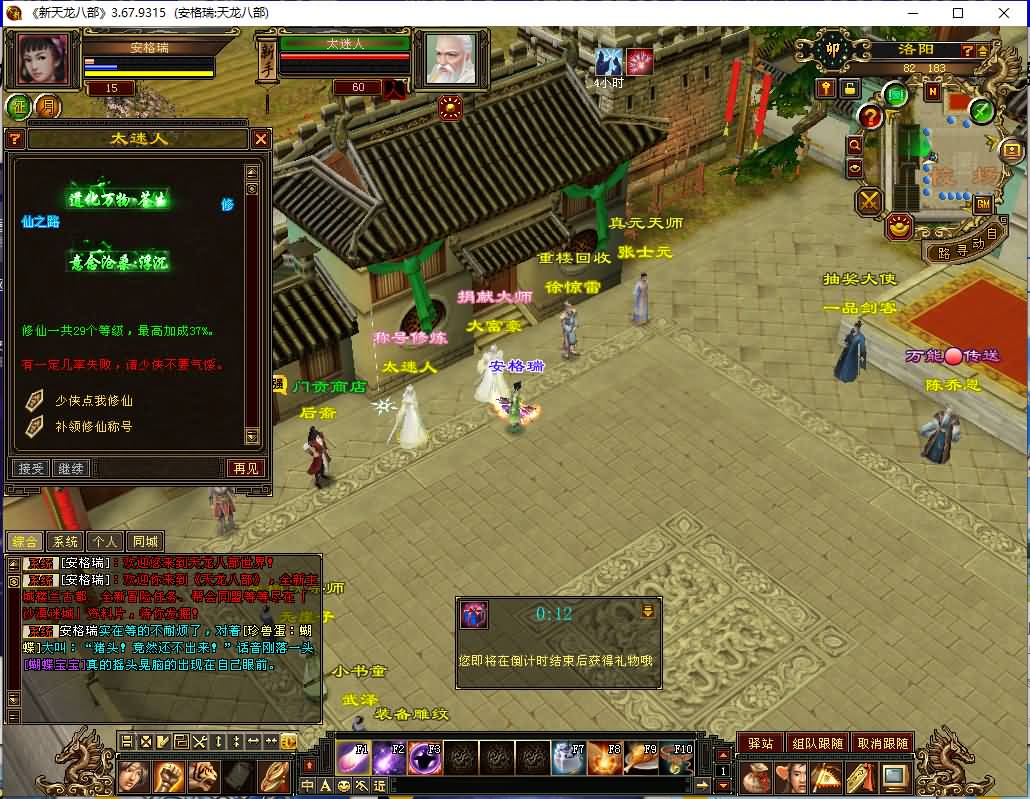The width and height of the screenshot is (1030, 799).
Task: Open the gold ingot shop icon
Action: coord(900,227)
